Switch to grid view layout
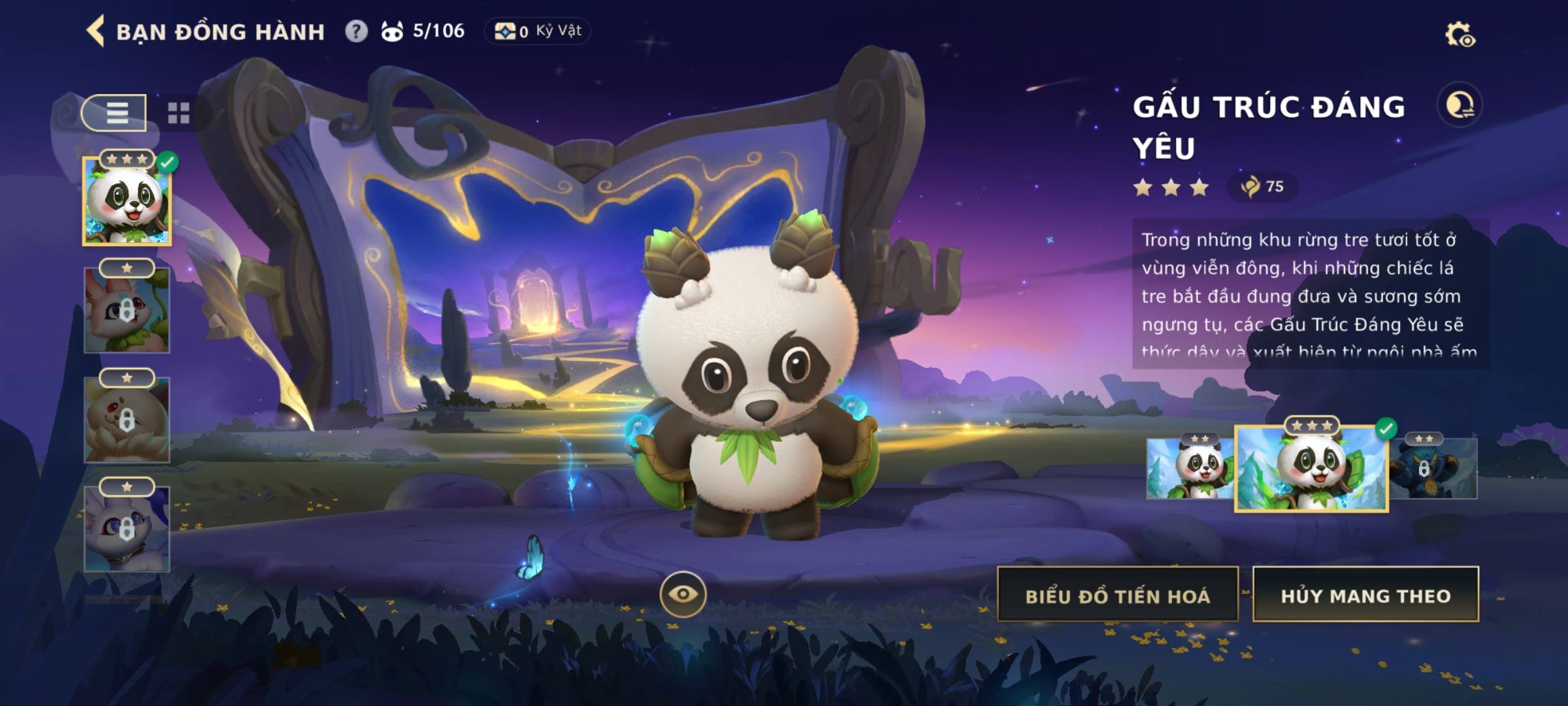Viewport: 1568px width, 706px height. click(178, 113)
